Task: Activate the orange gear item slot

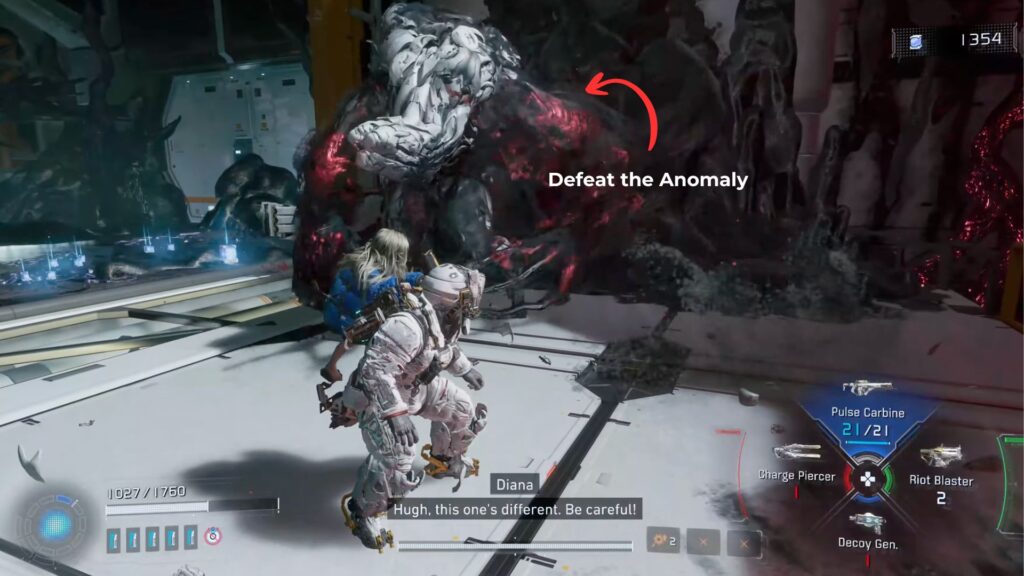Action: pos(662,541)
